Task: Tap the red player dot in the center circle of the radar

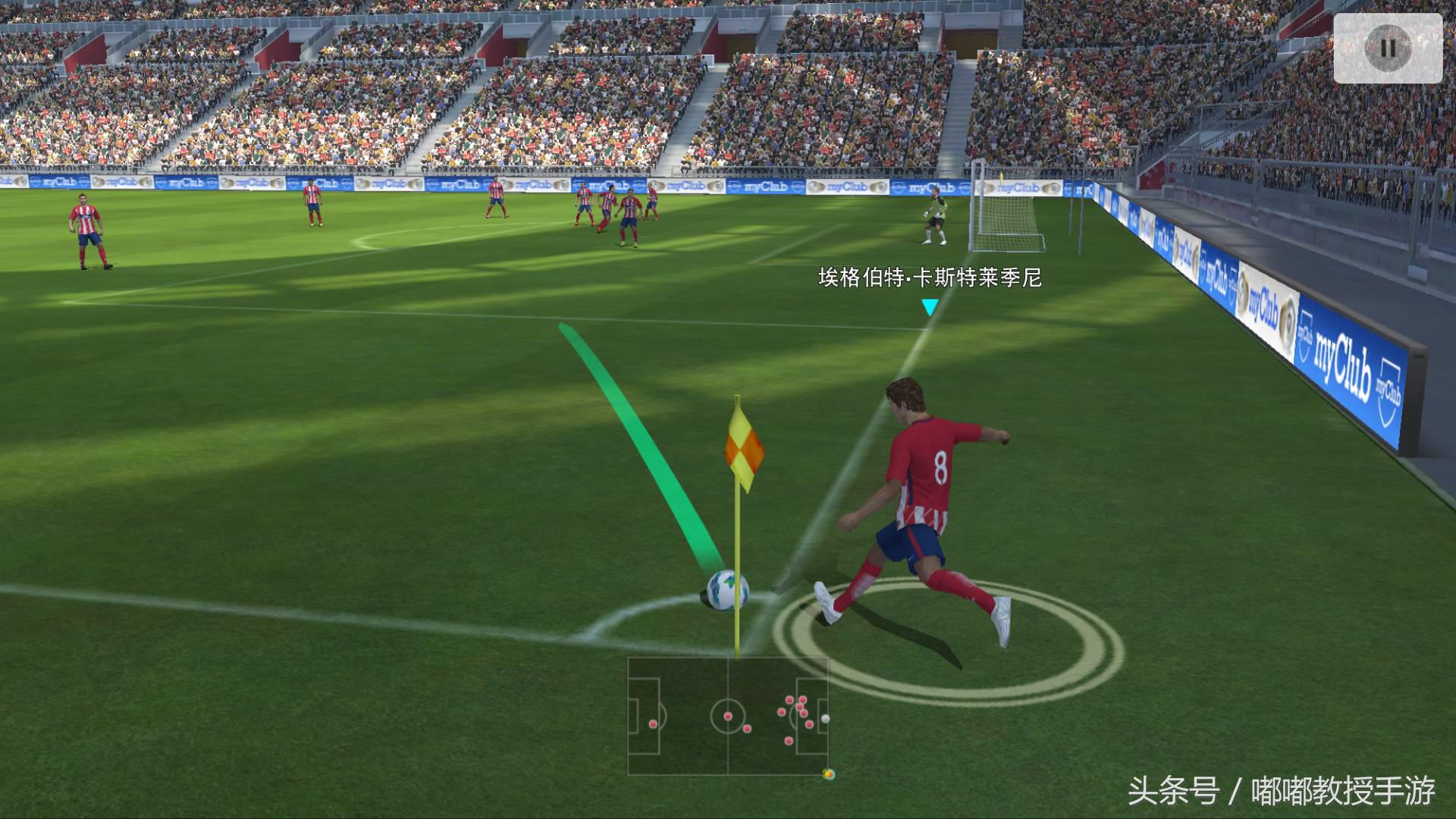Action: [728, 717]
